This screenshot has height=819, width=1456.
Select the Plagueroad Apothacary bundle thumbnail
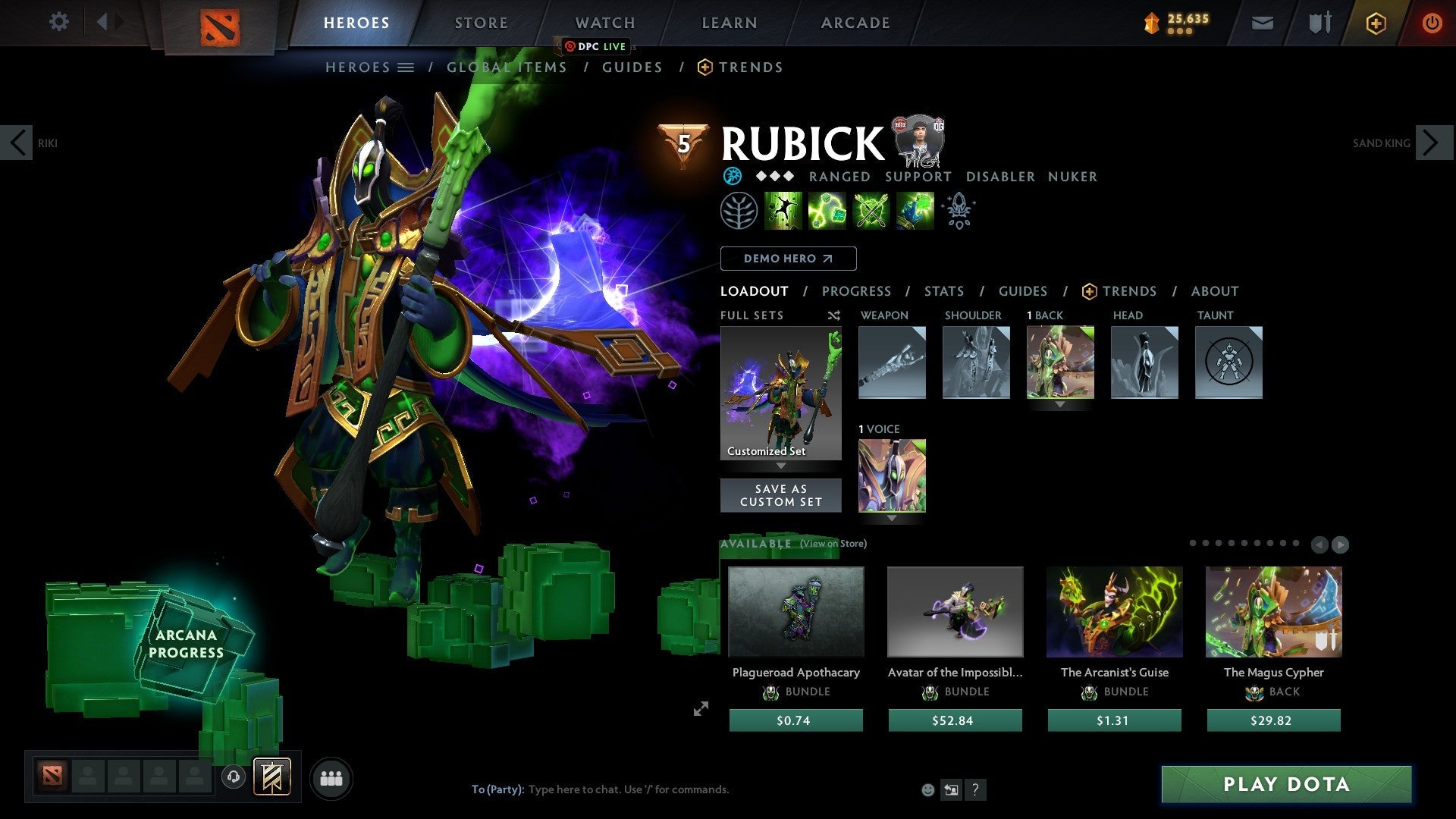(795, 611)
